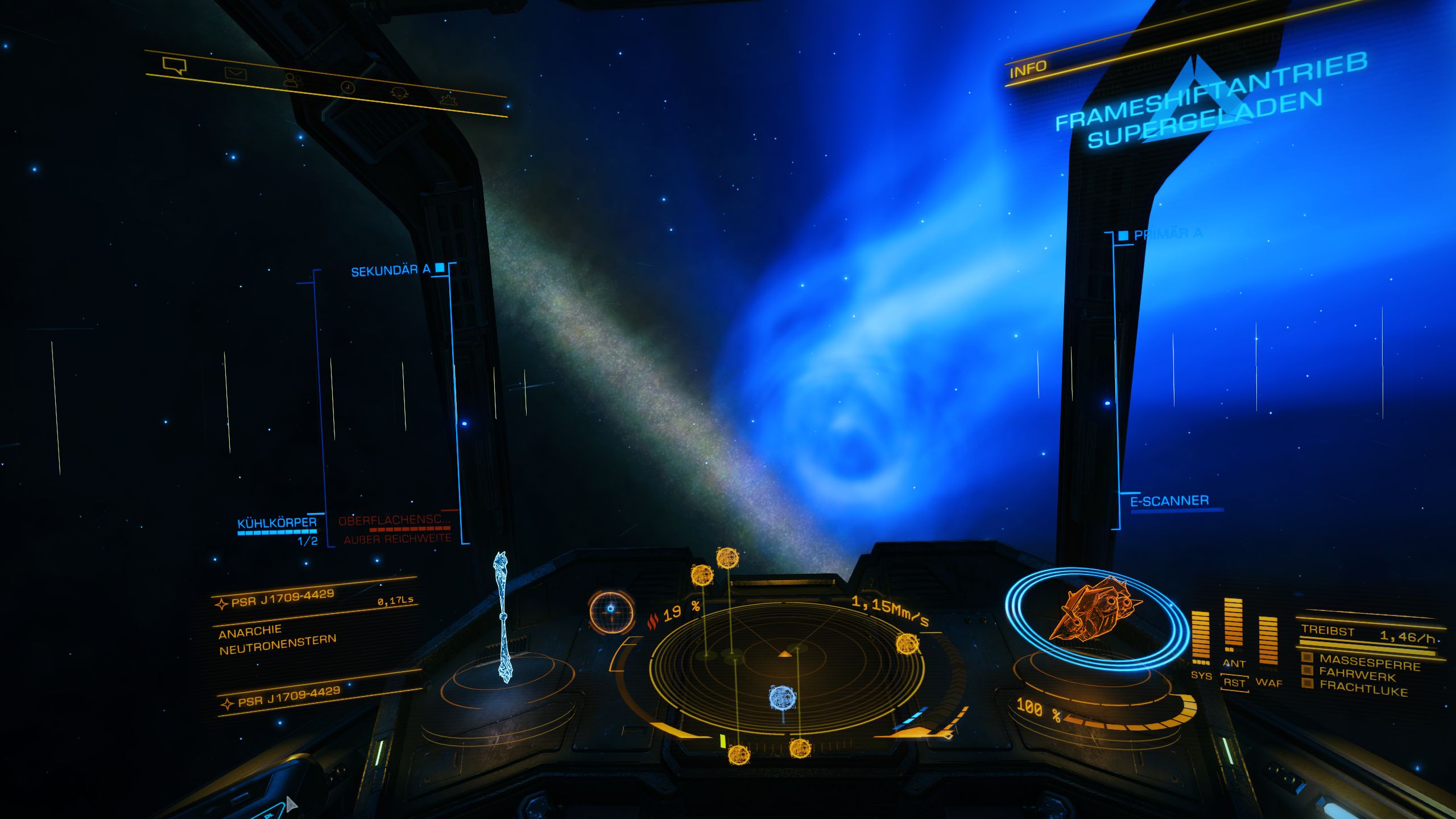Boost the WAF weapons power column

[x=1268, y=643]
